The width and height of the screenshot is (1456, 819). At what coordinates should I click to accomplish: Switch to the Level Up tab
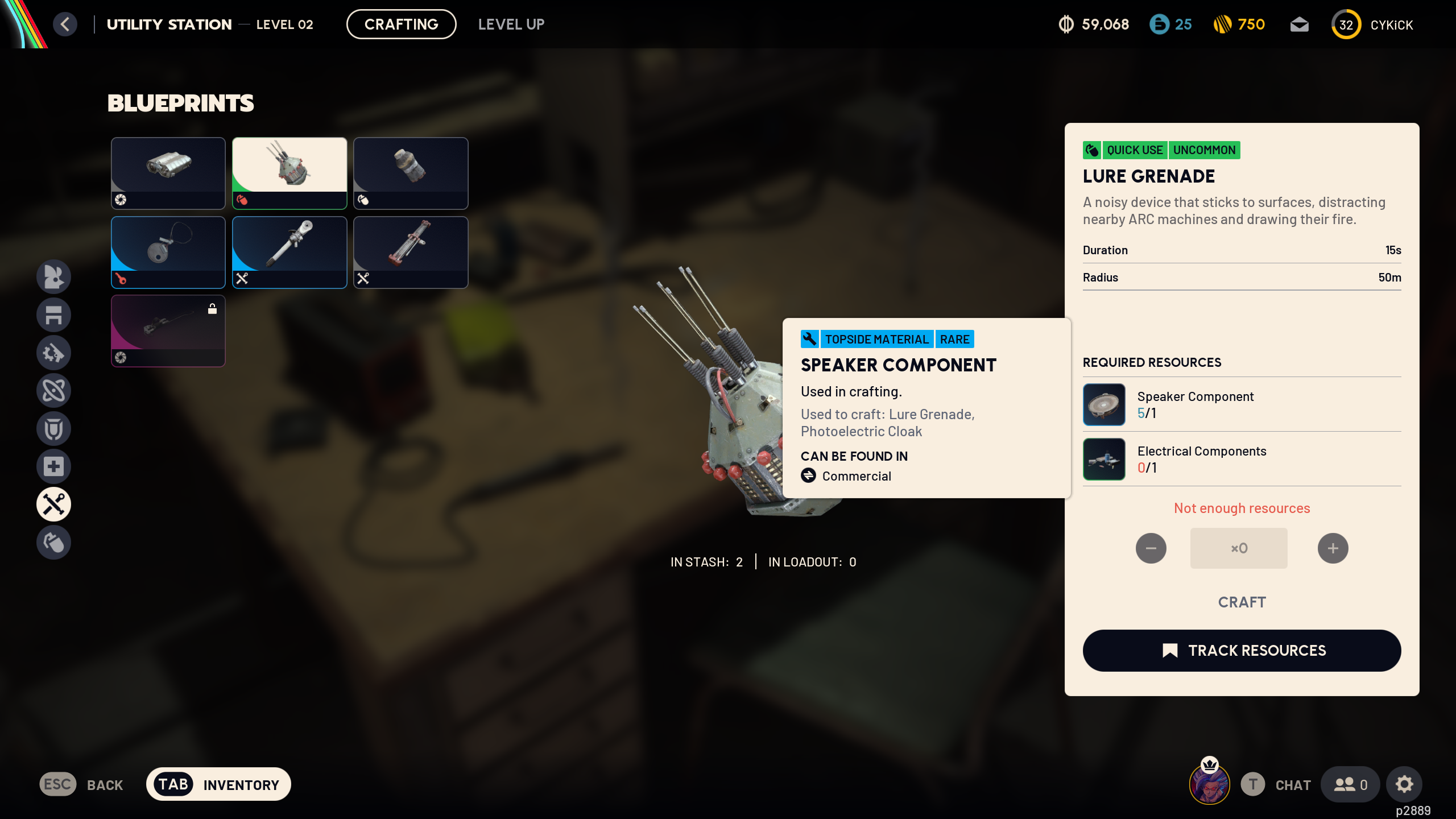pos(511,24)
